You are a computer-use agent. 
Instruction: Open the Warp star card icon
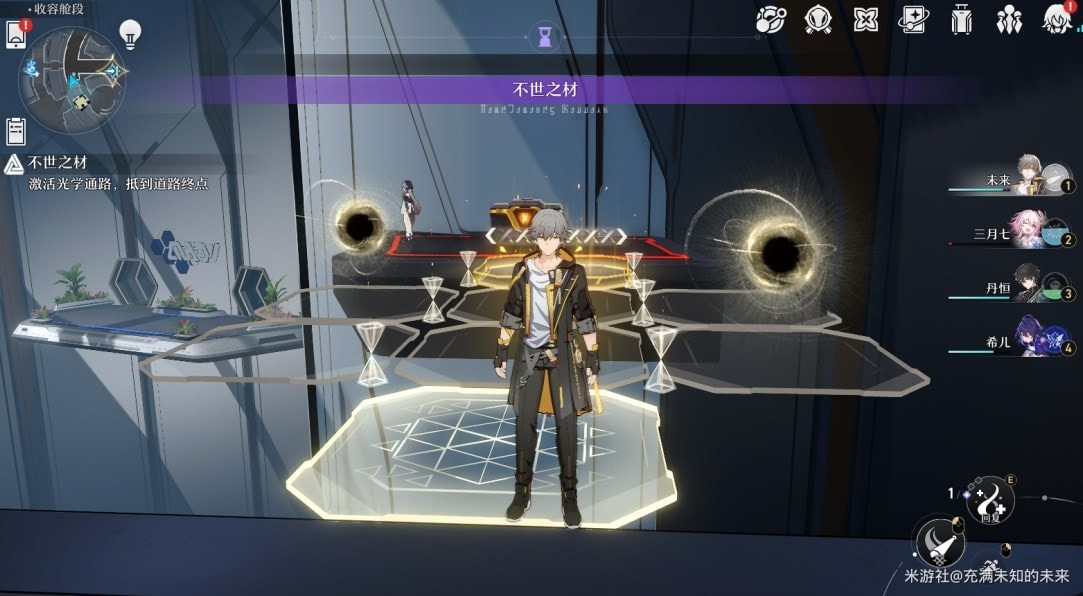[x=914, y=20]
